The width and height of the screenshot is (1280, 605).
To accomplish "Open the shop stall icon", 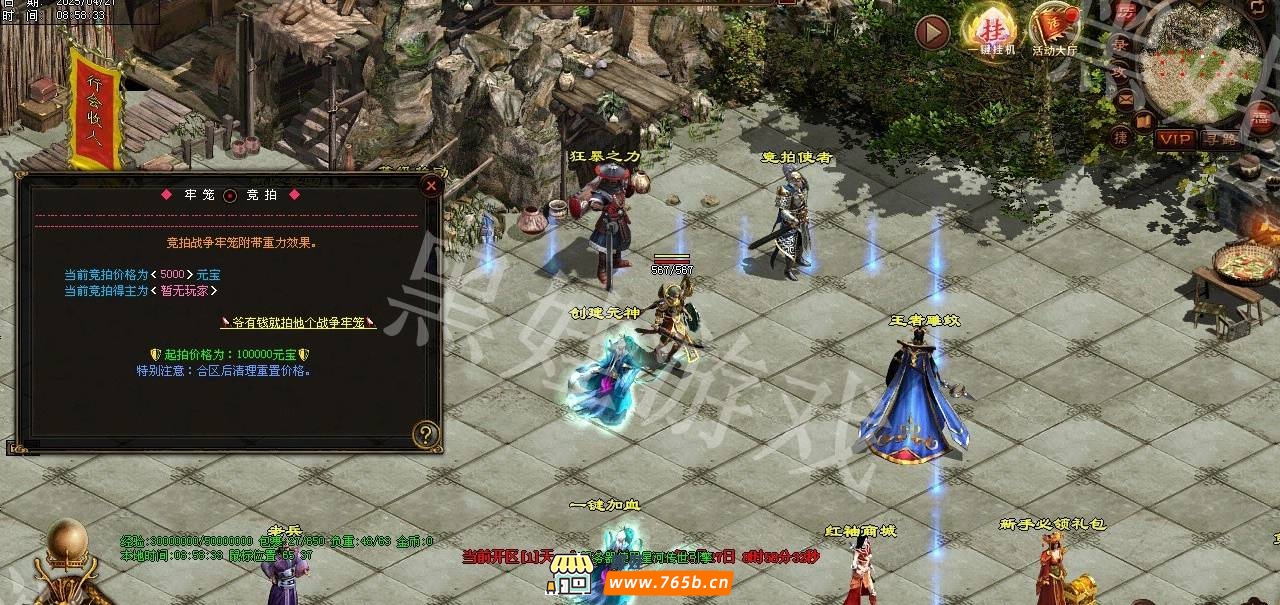I will click(x=571, y=573).
